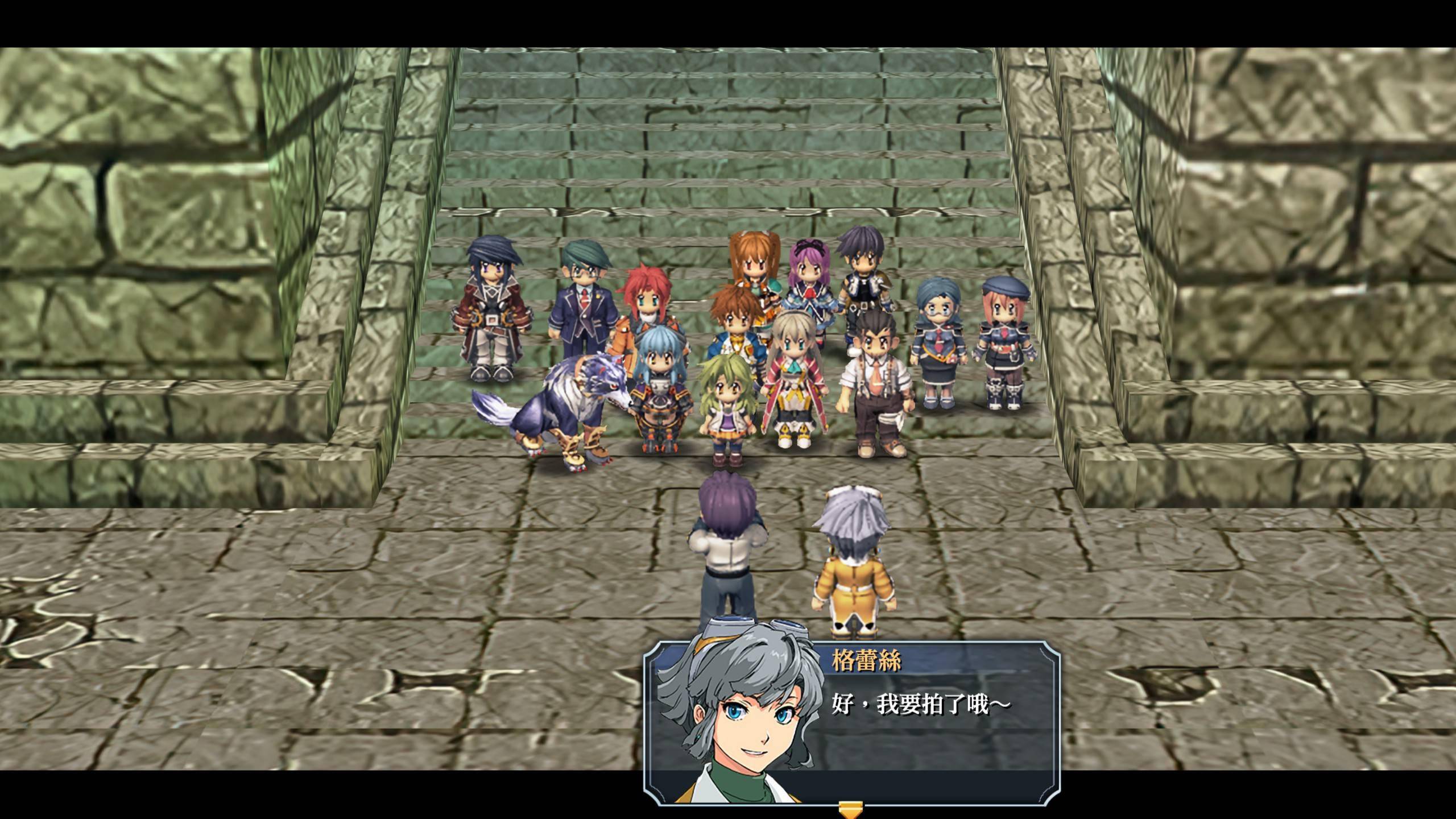The image size is (1456, 819).
Task: Advance dialogue with the orange arrow indicator
Action: tap(851, 808)
